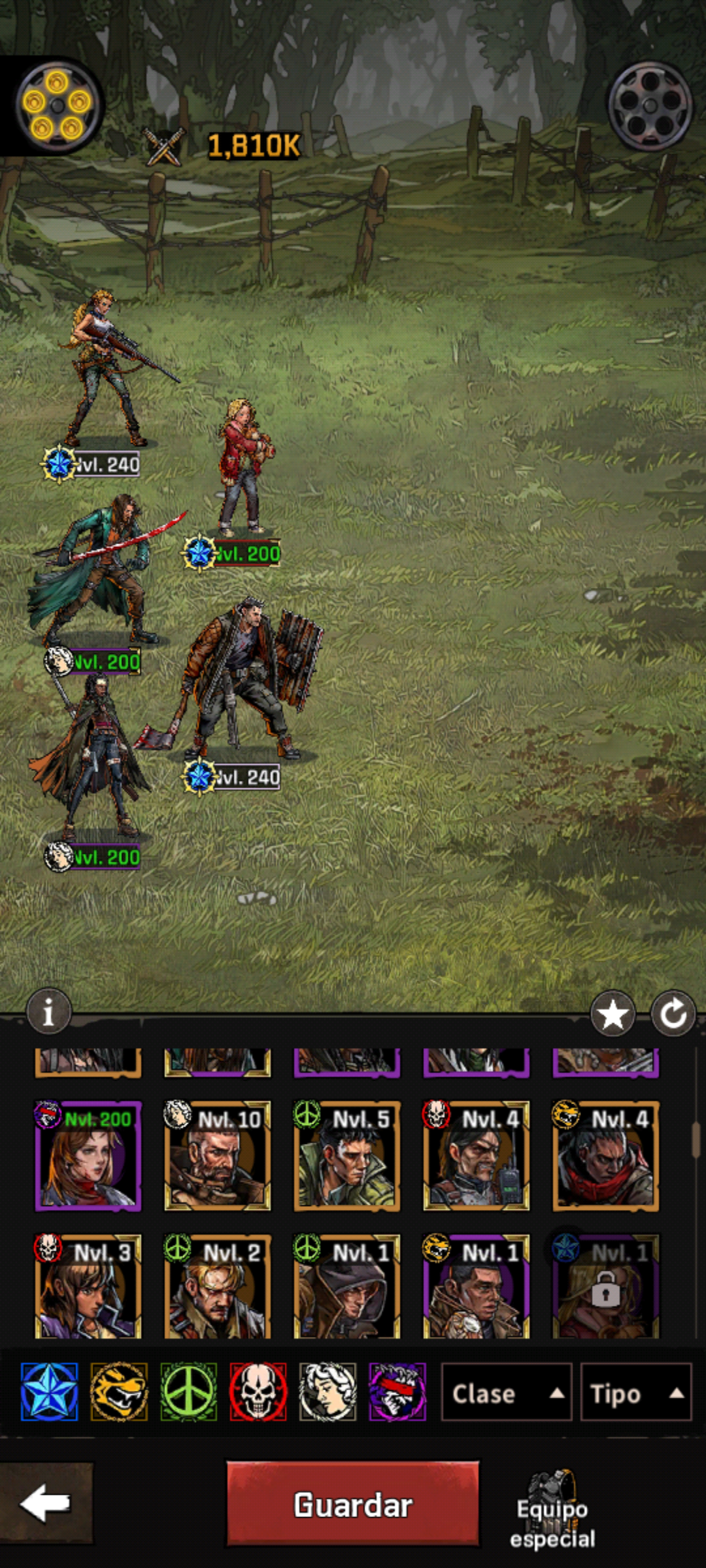Filter heroes by the red skull faction

tap(258, 1392)
